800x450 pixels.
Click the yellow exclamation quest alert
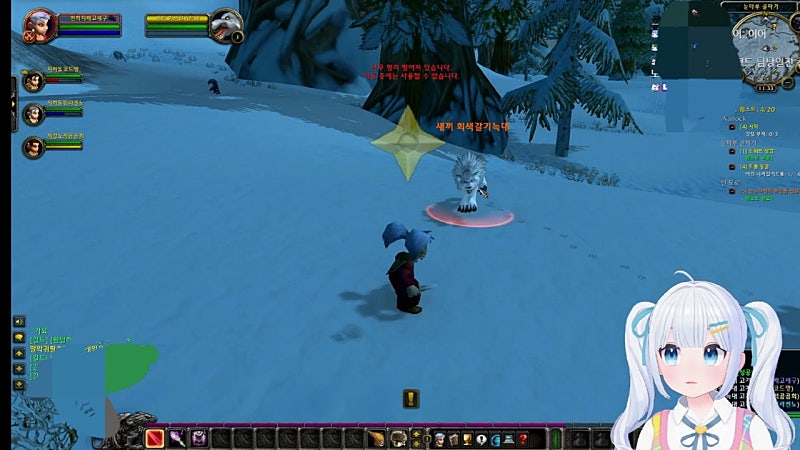pos(411,399)
